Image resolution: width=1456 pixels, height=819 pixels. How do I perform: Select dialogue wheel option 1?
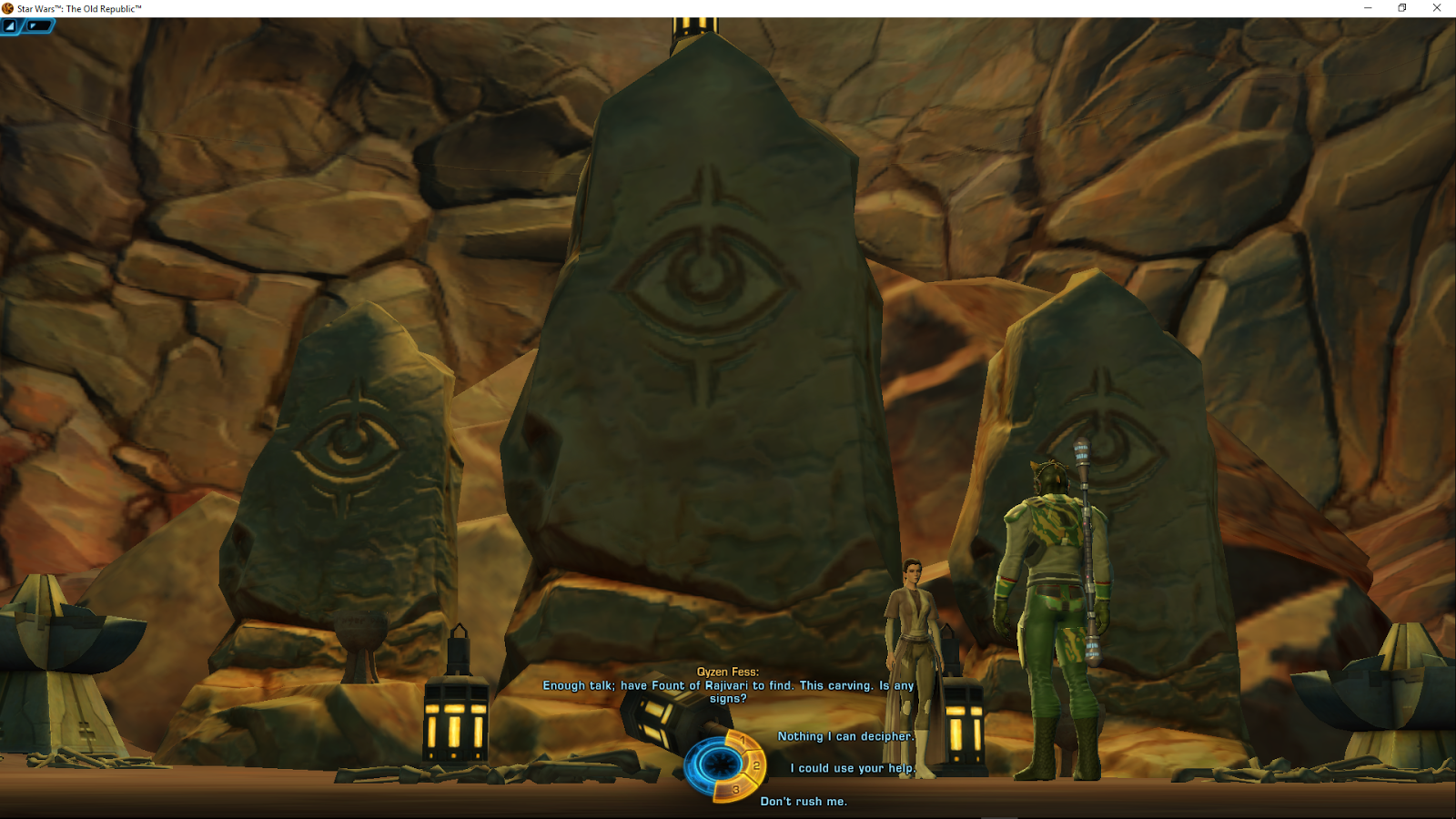pos(744,741)
